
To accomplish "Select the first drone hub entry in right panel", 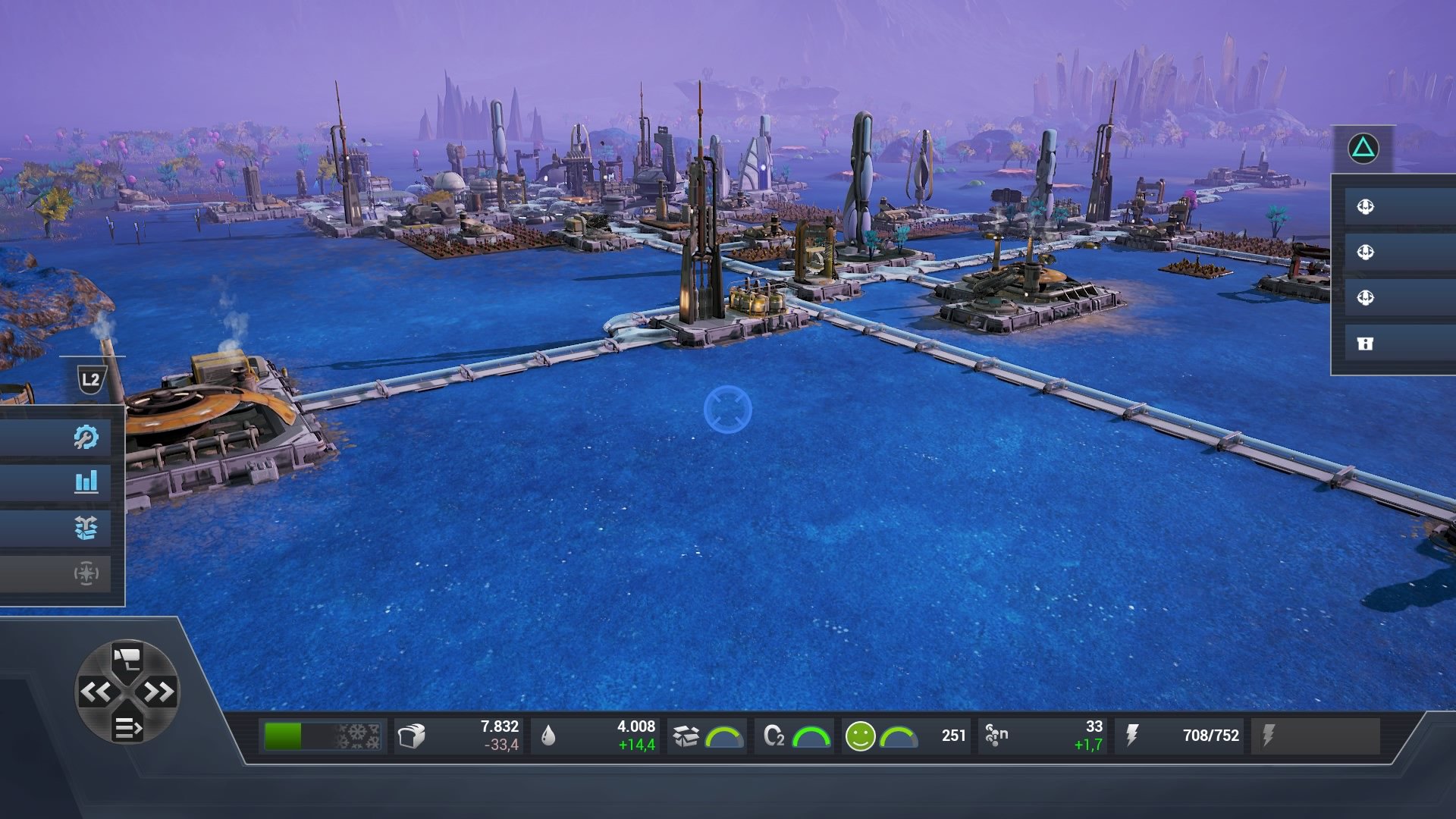I will click(x=1365, y=205).
